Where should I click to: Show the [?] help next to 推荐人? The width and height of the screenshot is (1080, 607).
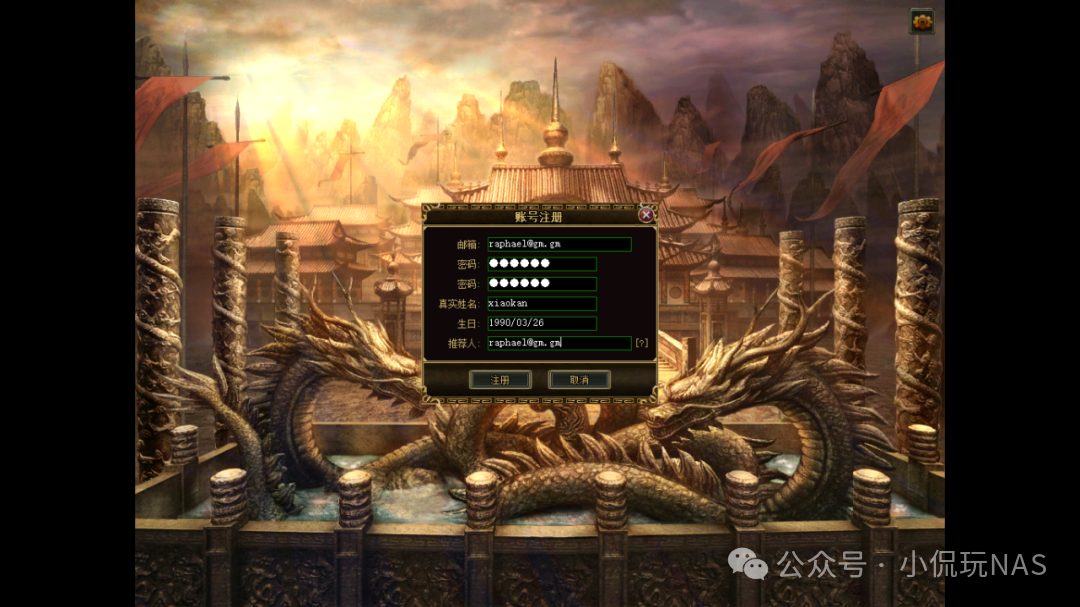[642, 343]
